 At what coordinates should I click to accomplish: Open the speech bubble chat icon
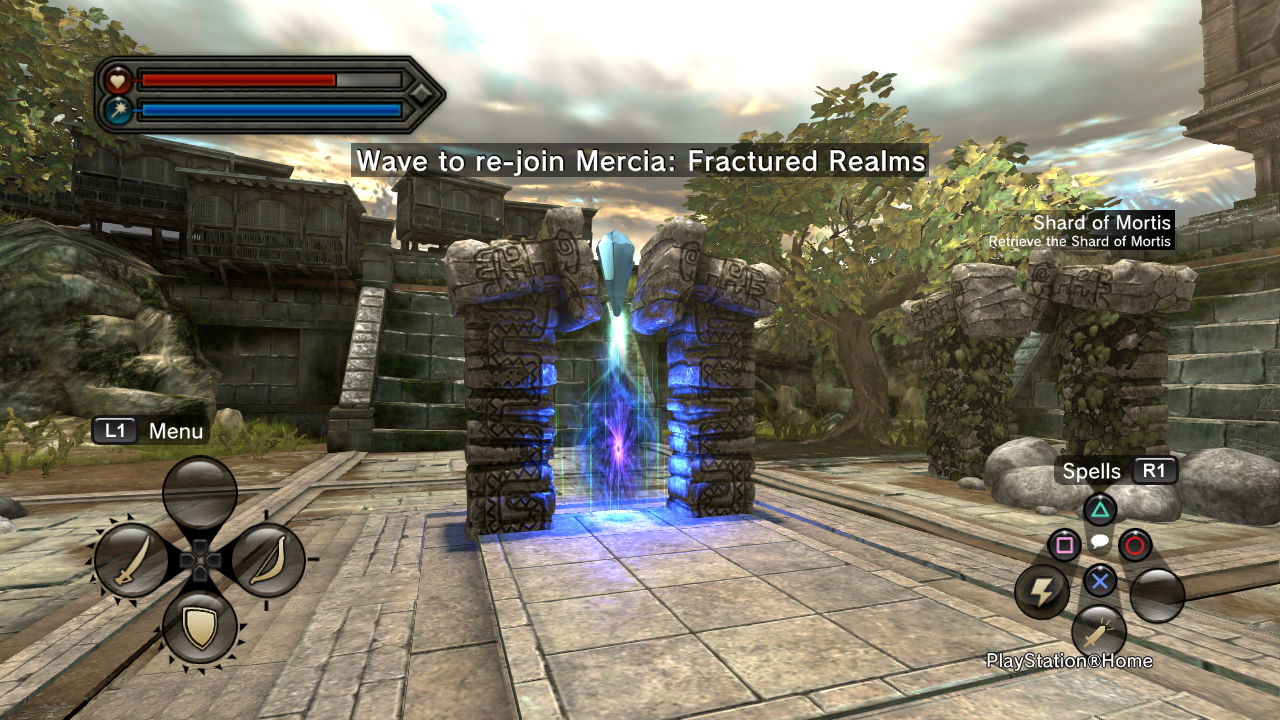[1099, 543]
